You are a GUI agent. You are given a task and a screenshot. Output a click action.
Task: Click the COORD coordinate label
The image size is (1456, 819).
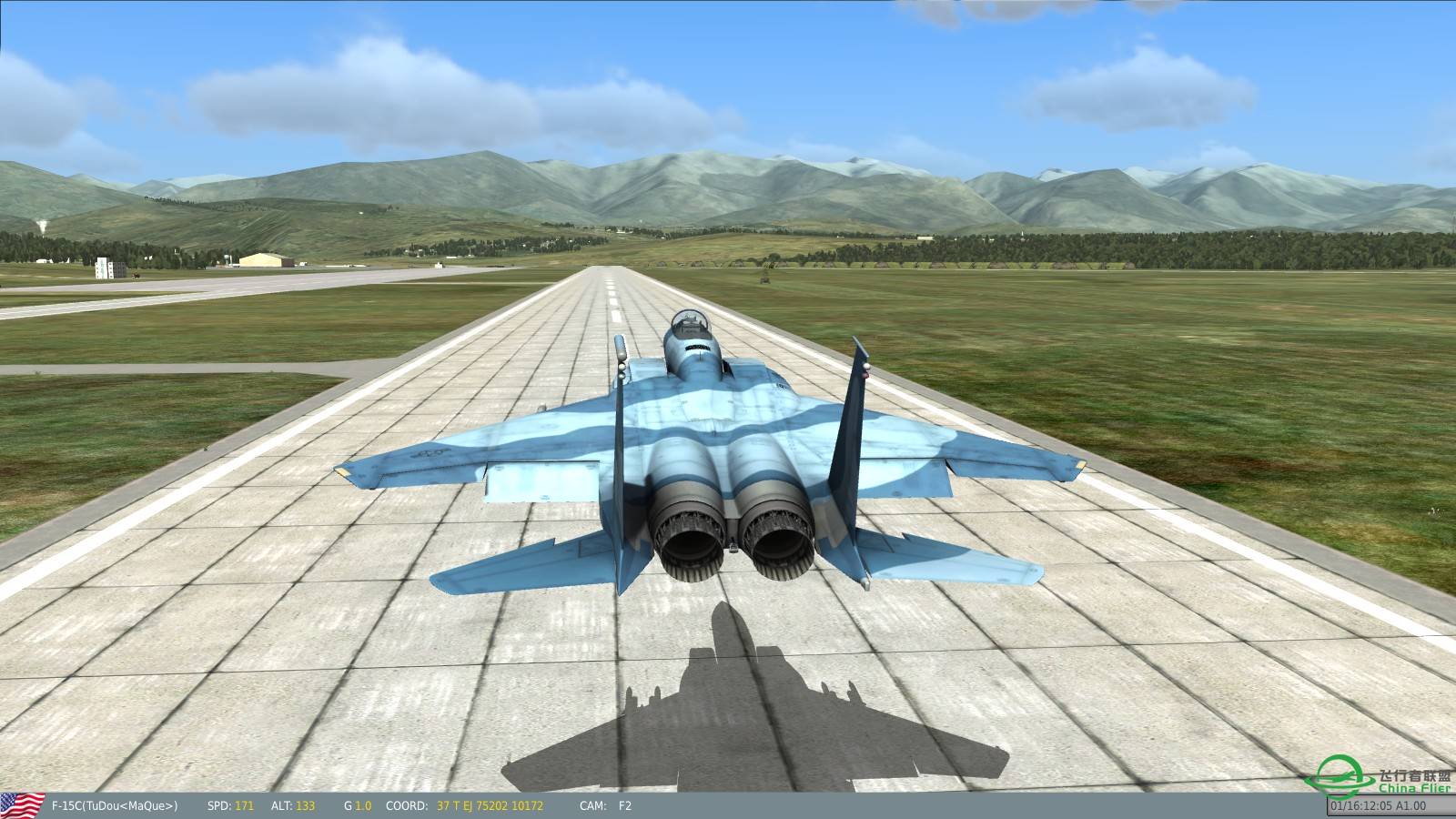click(405, 805)
